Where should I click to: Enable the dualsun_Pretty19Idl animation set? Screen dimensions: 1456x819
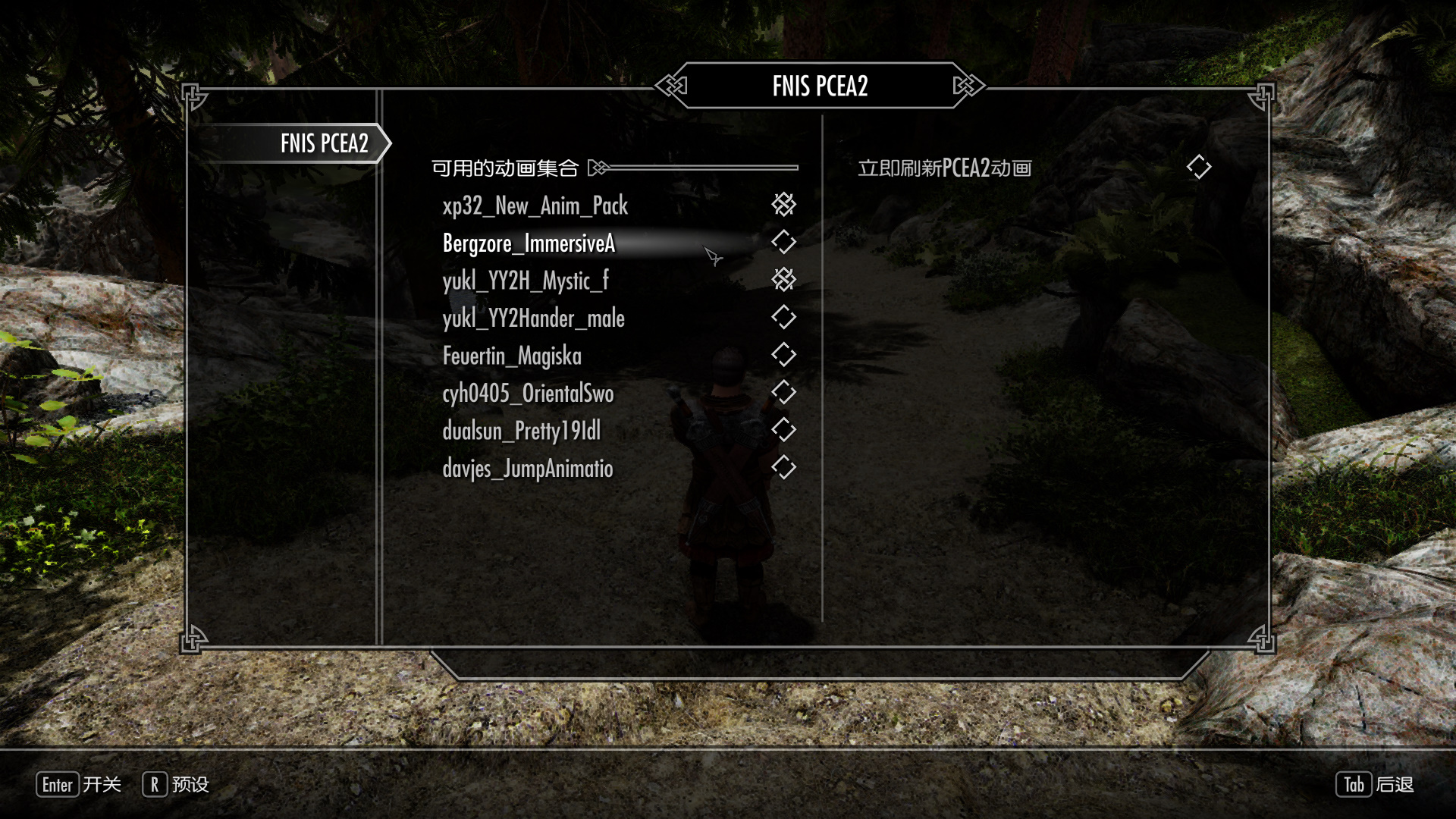point(783,430)
